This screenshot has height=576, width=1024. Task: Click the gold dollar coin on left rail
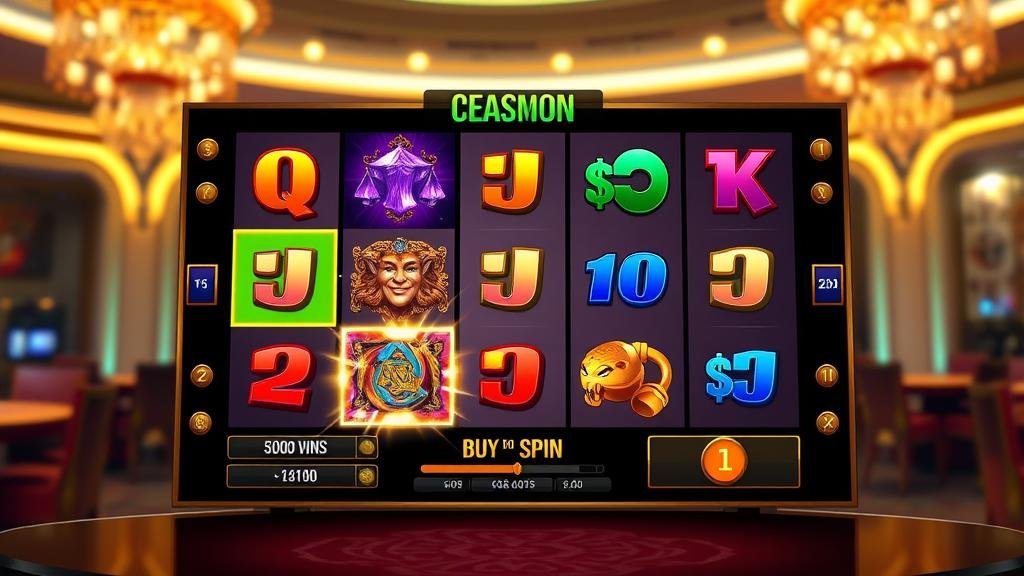click(x=207, y=150)
